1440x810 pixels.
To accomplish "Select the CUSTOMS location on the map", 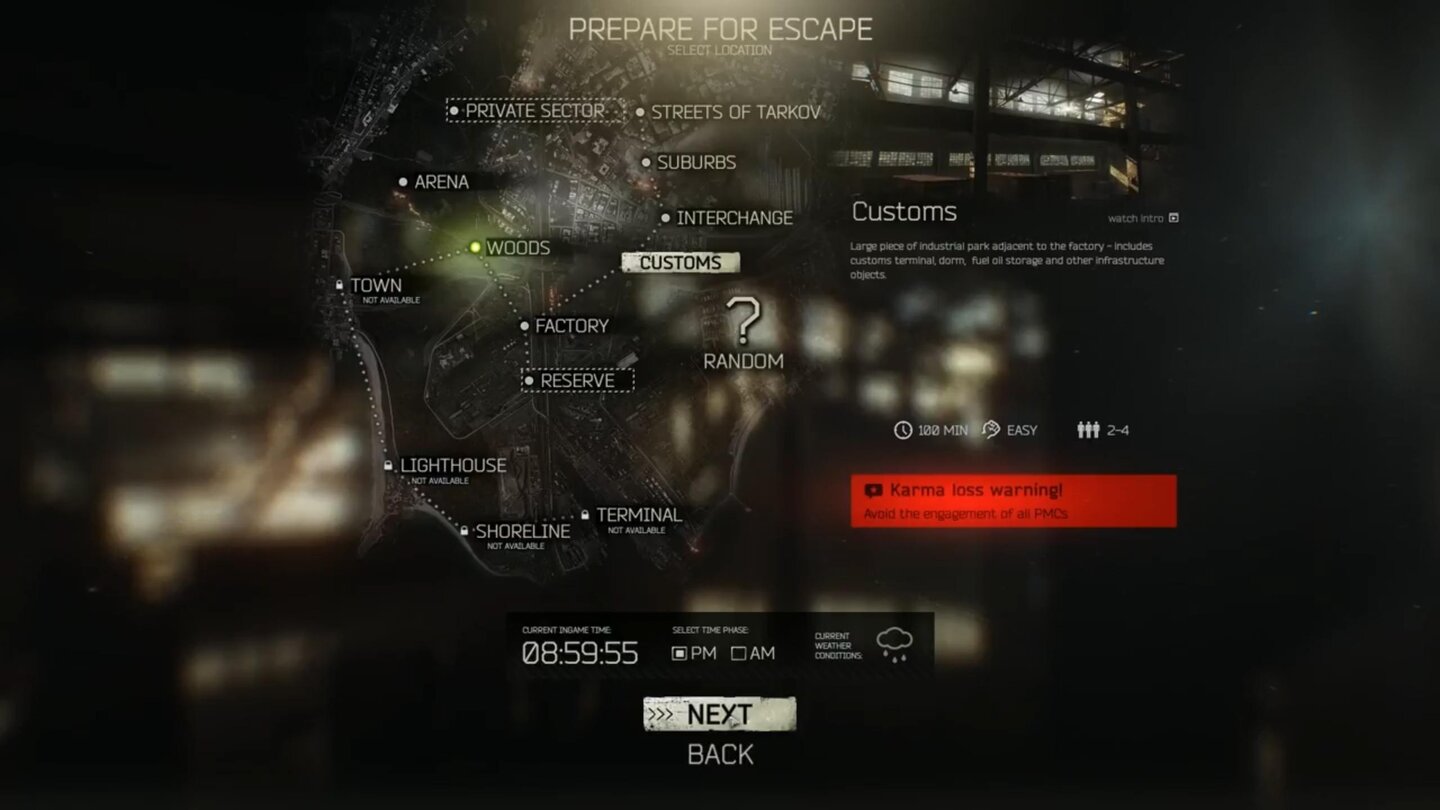I will [682, 262].
